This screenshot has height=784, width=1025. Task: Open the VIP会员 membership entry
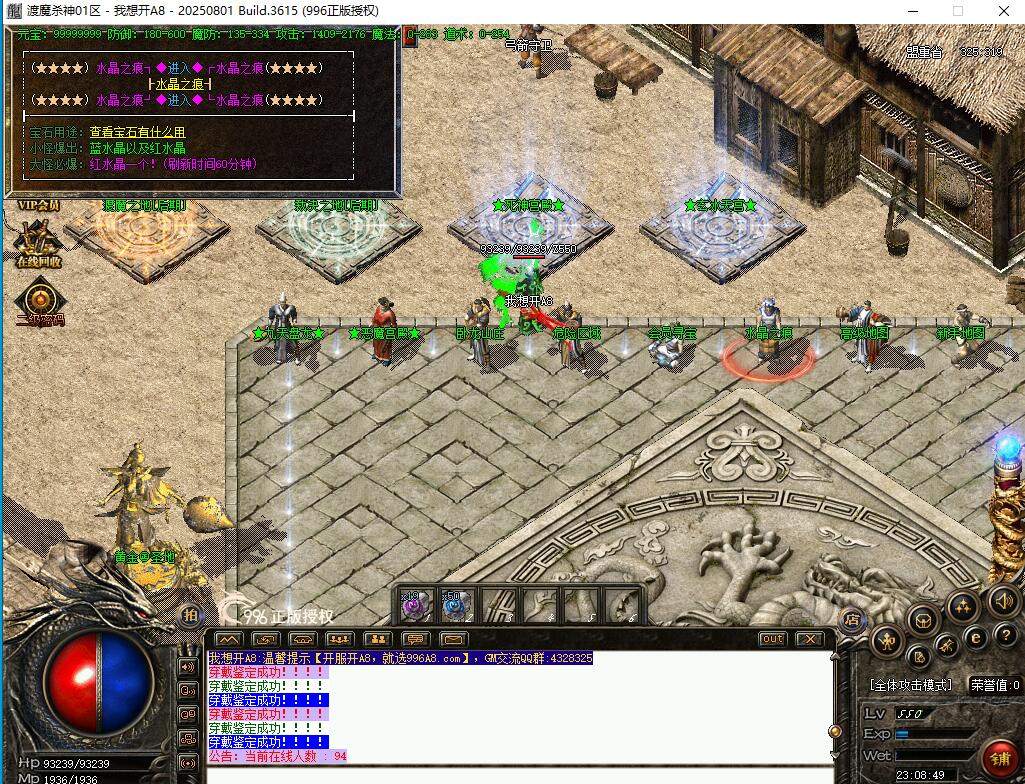pos(38,205)
